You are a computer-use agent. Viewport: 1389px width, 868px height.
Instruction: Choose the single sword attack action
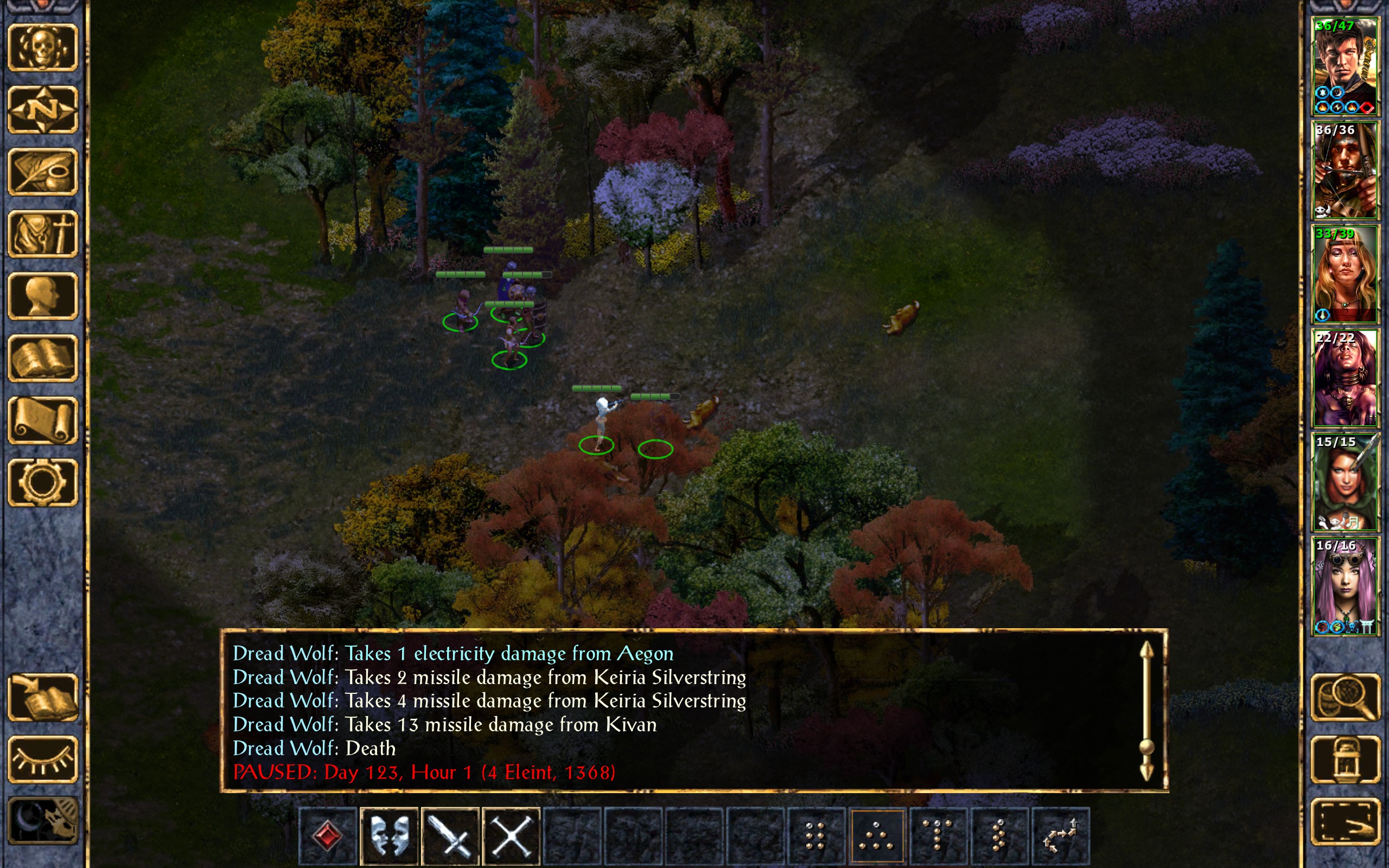click(450, 835)
